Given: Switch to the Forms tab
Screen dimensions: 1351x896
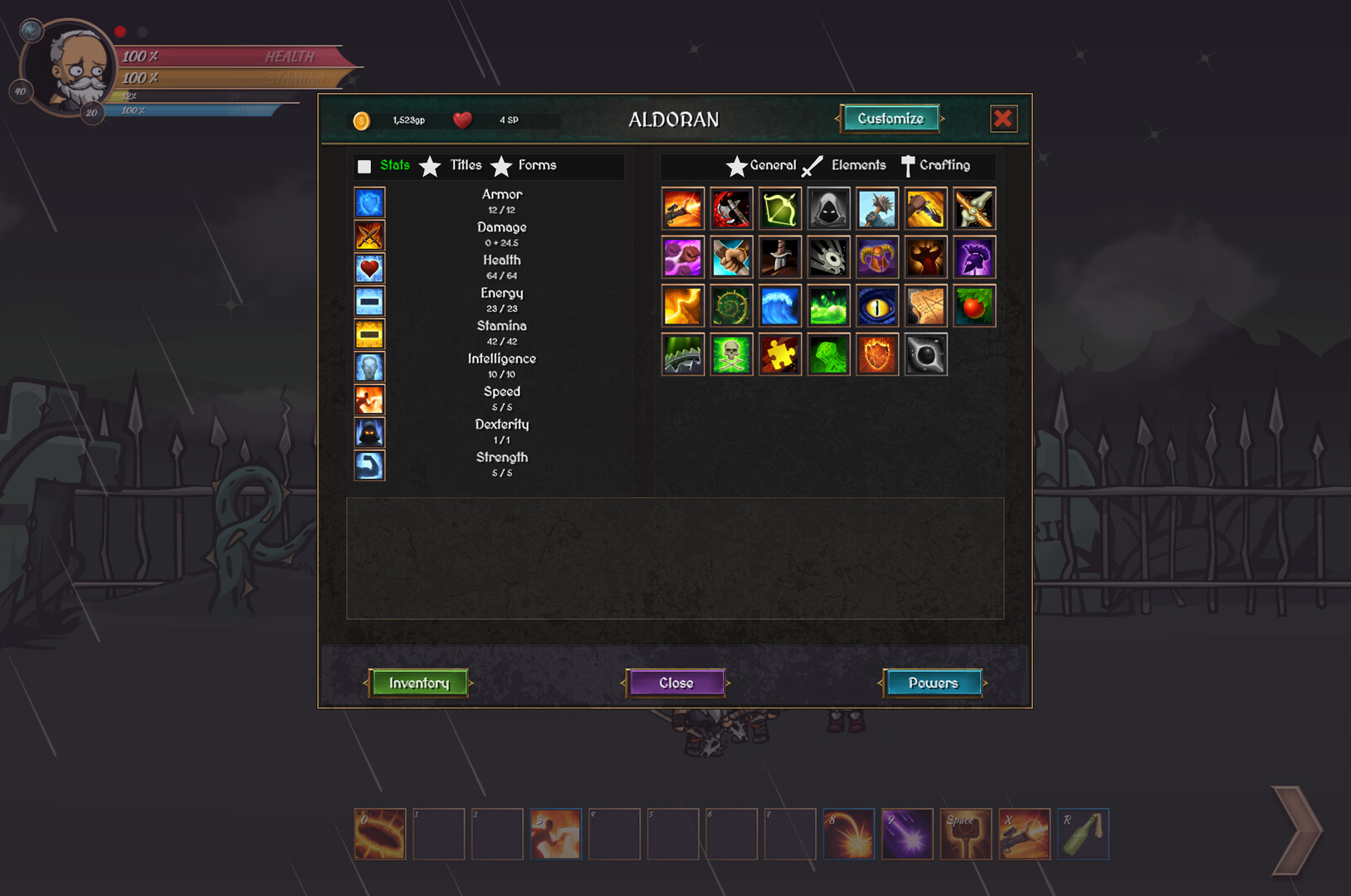Looking at the screenshot, I should (536, 165).
